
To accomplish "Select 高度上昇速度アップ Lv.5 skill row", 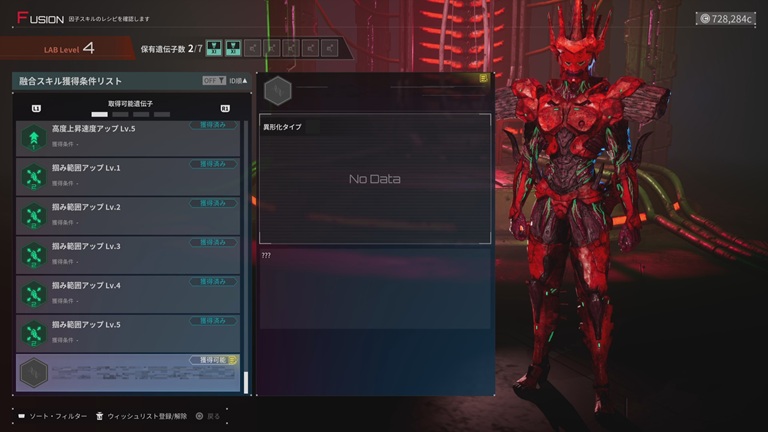I will [x=128, y=137].
